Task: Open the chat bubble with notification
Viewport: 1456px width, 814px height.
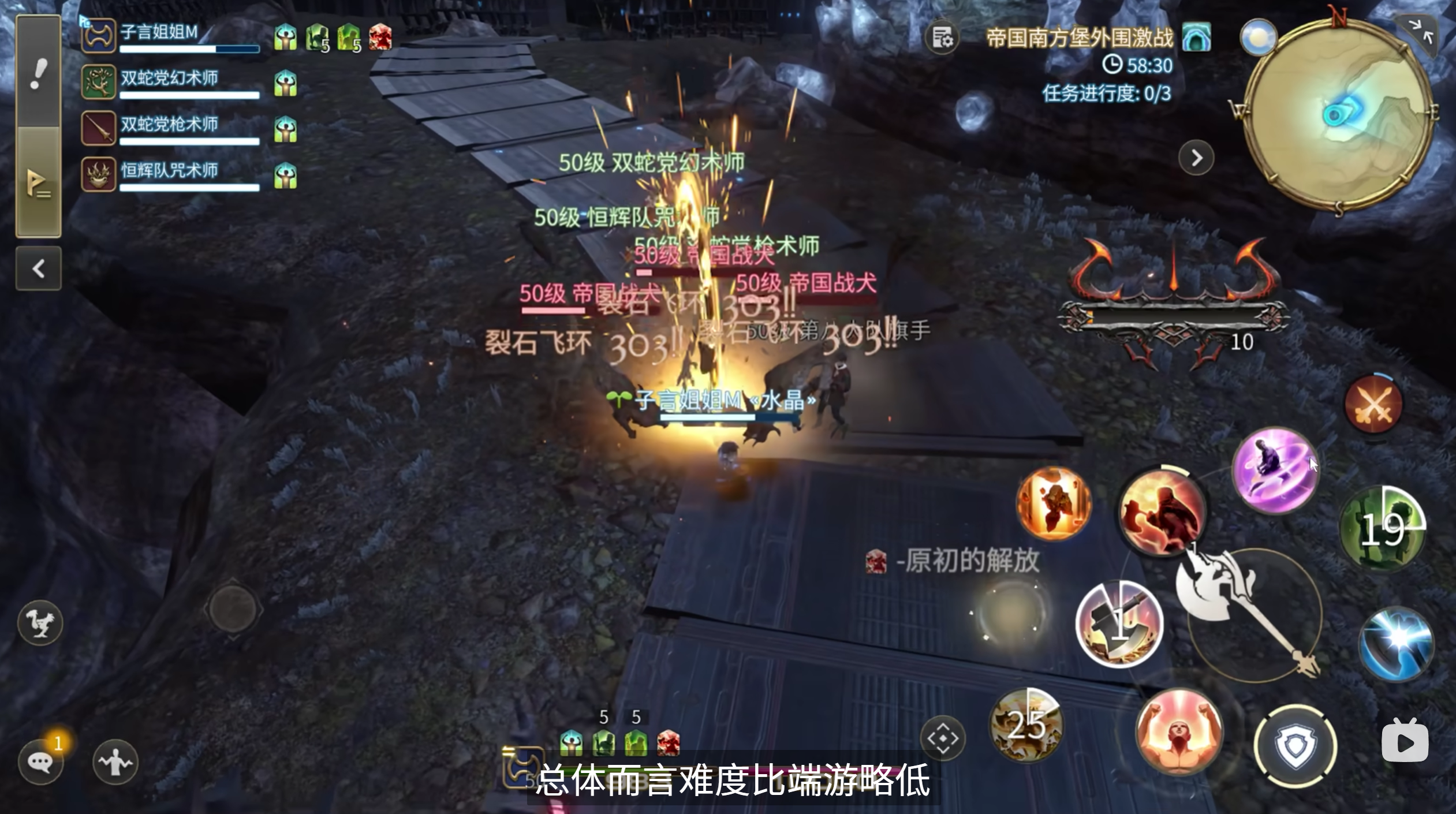Action: [40, 762]
